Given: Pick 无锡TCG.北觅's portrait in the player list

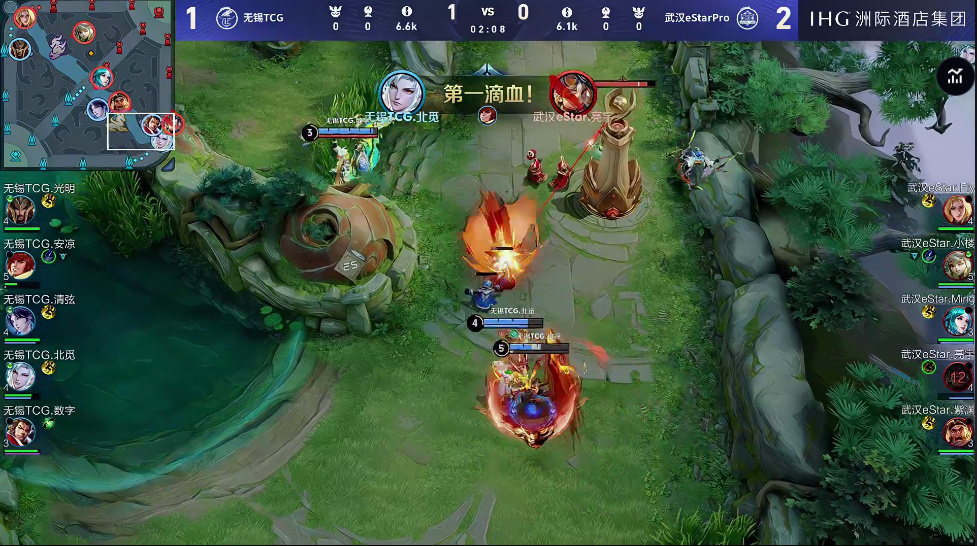Looking at the screenshot, I should pyautogui.click(x=20, y=376).
